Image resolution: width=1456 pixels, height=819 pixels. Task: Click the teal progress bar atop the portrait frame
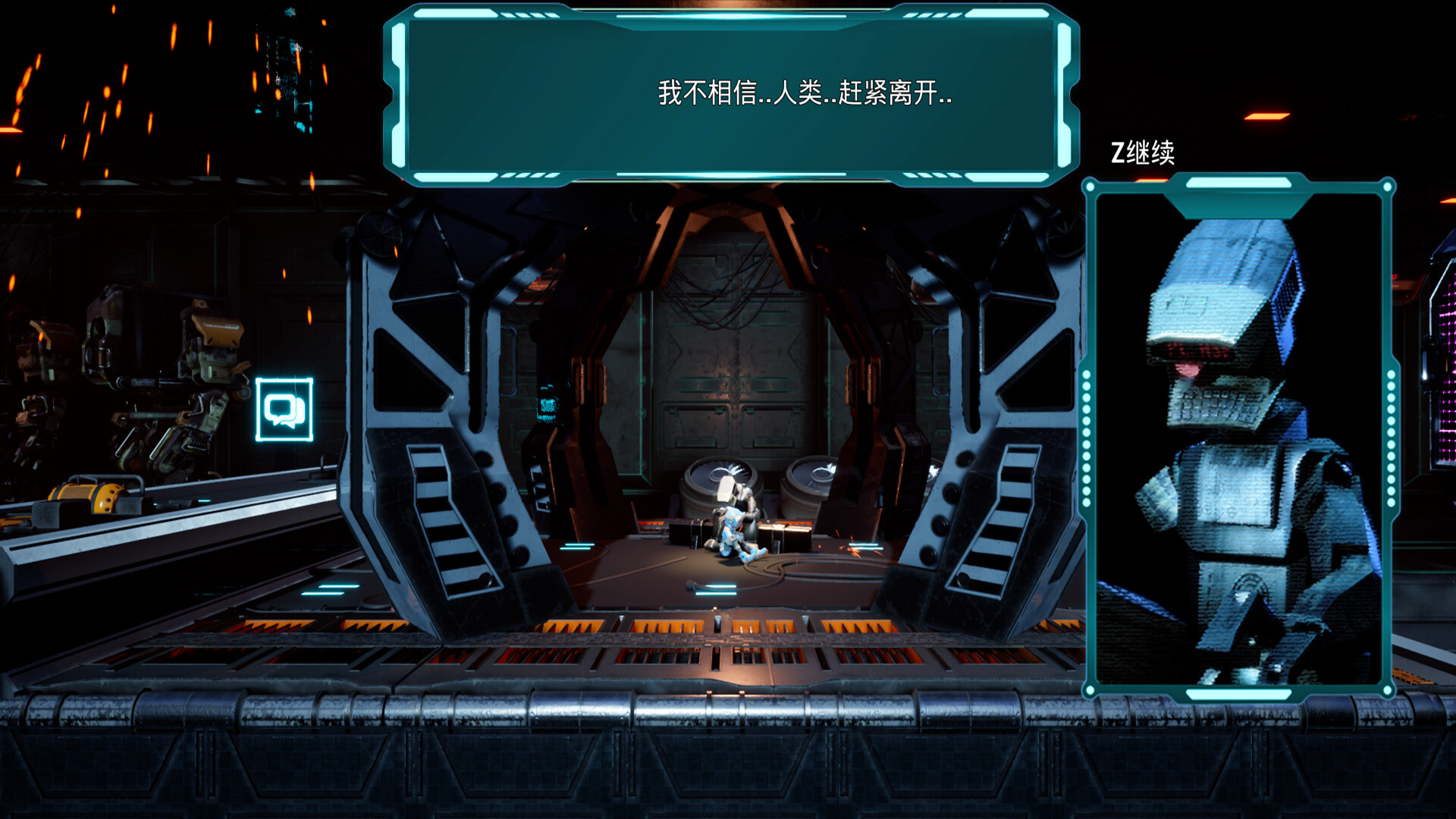pos(1241,182)
